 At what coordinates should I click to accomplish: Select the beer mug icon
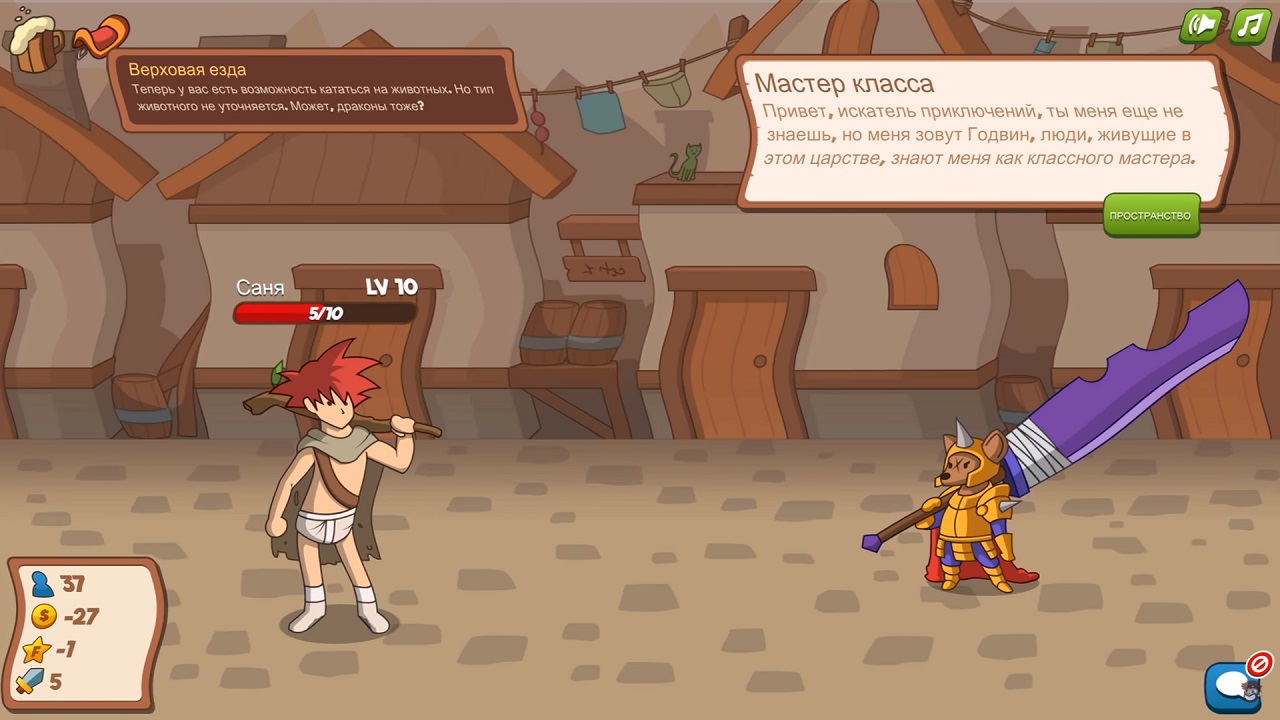click(36, 42)
